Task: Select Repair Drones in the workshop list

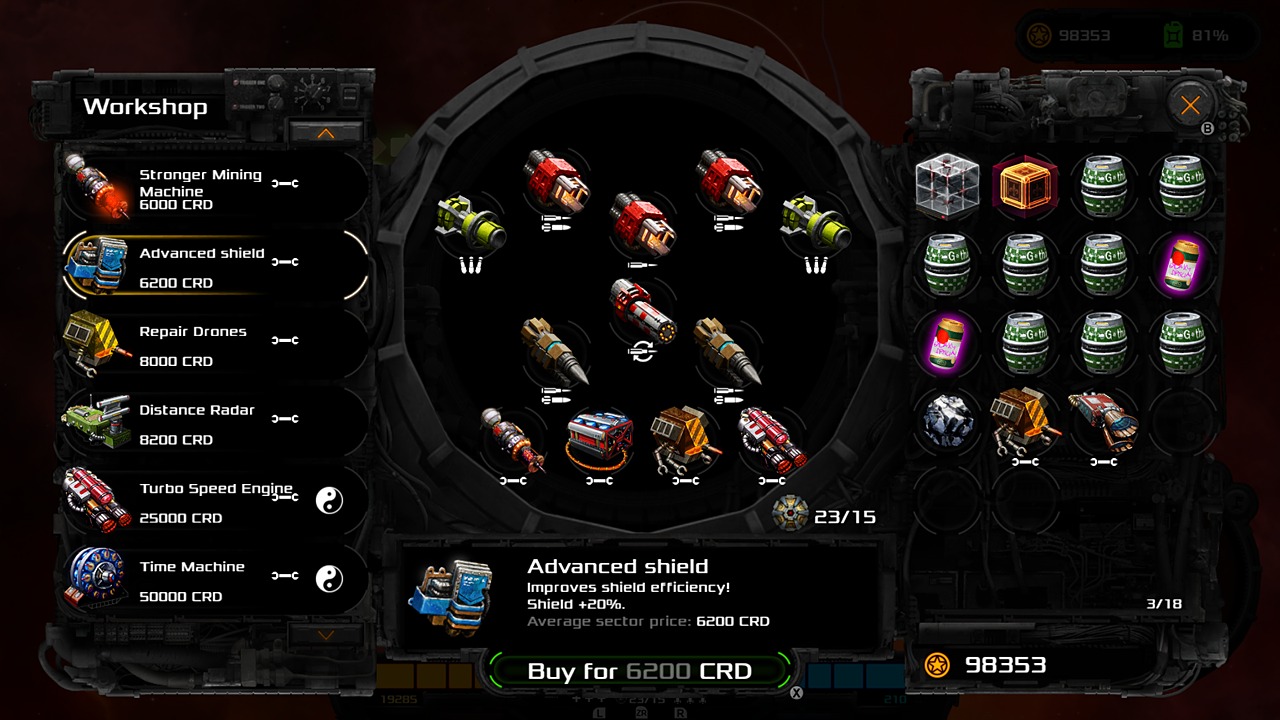Action: tap(200, 345)
